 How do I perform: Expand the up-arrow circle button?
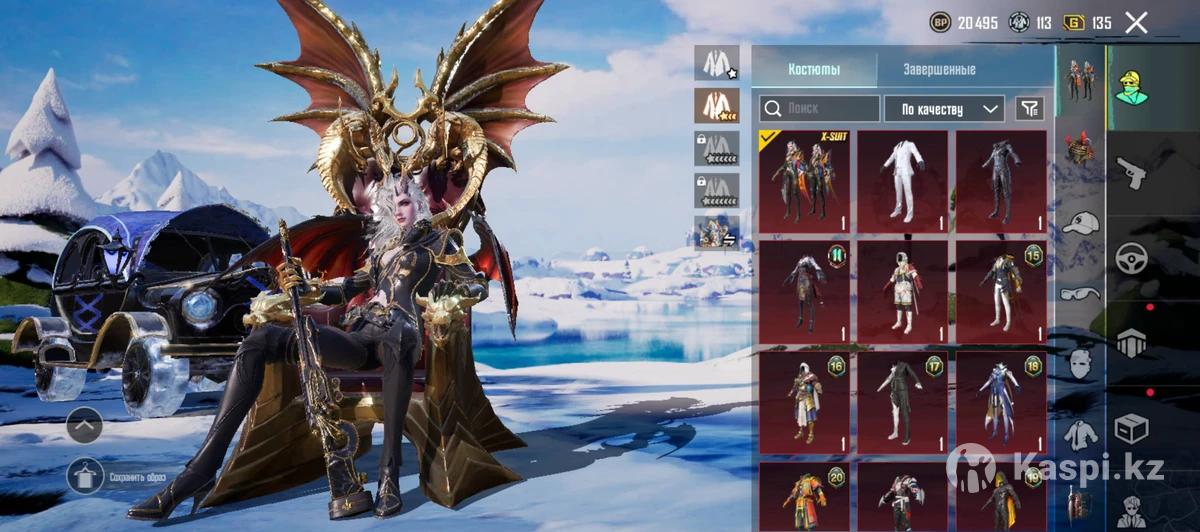point(85,427)
